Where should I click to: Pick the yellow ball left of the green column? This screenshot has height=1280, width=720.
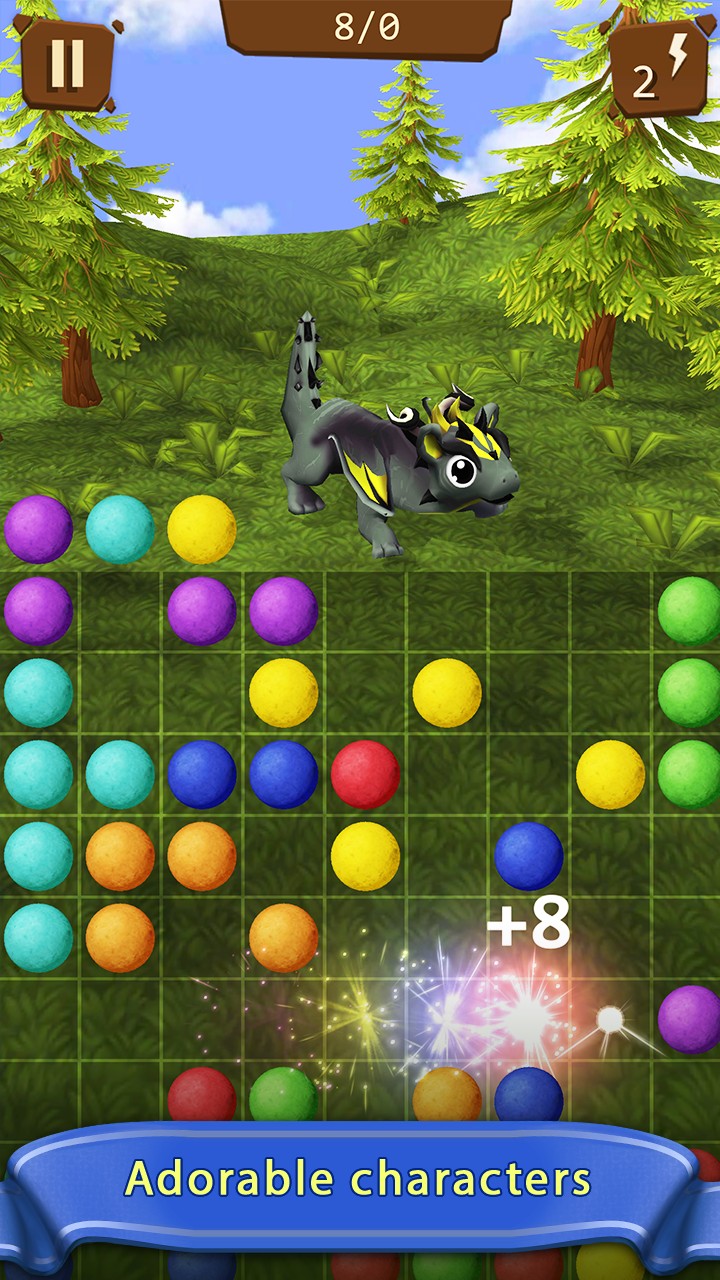point(610,774)
